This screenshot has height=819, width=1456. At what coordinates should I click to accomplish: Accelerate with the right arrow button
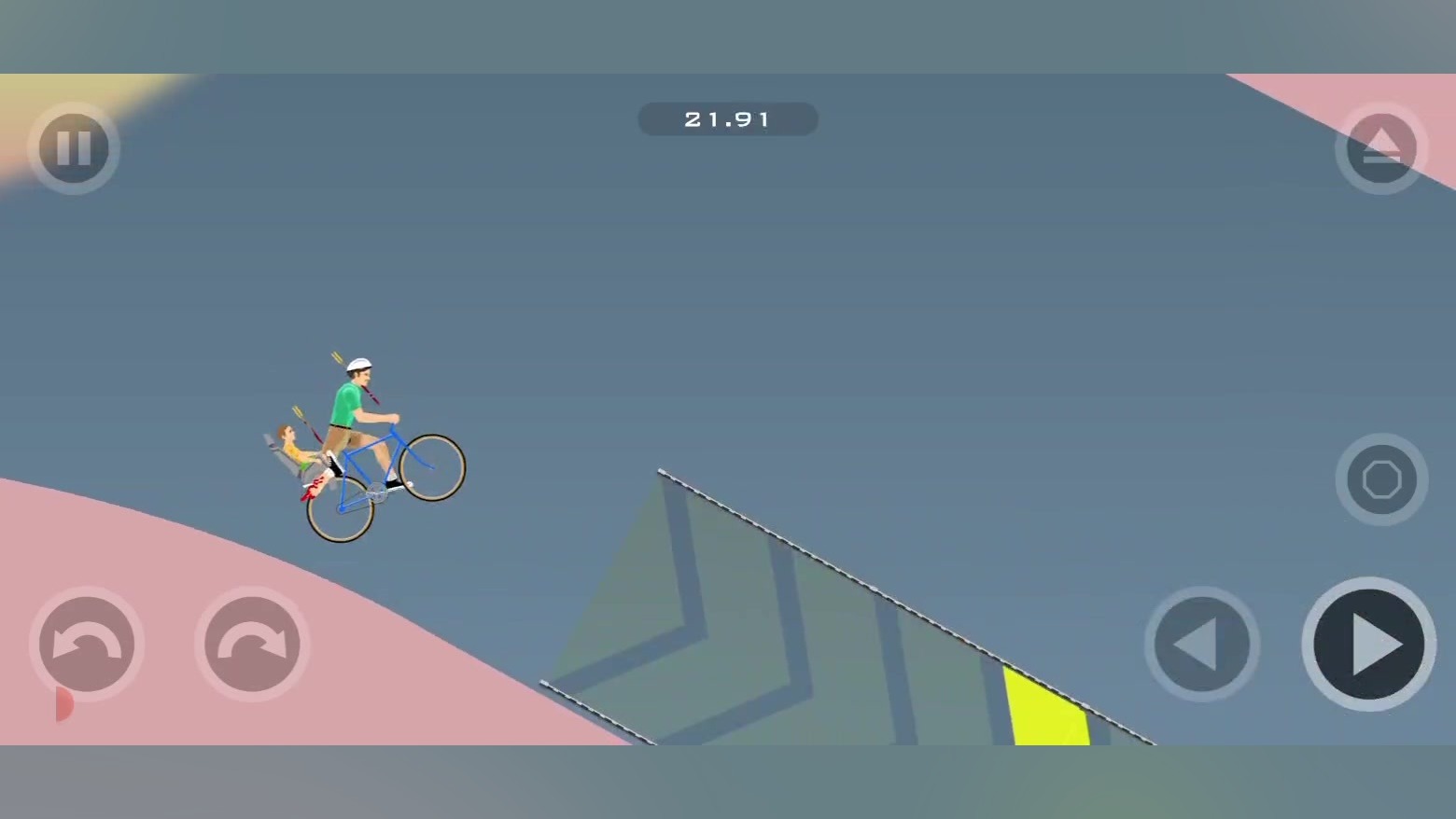1368,644
